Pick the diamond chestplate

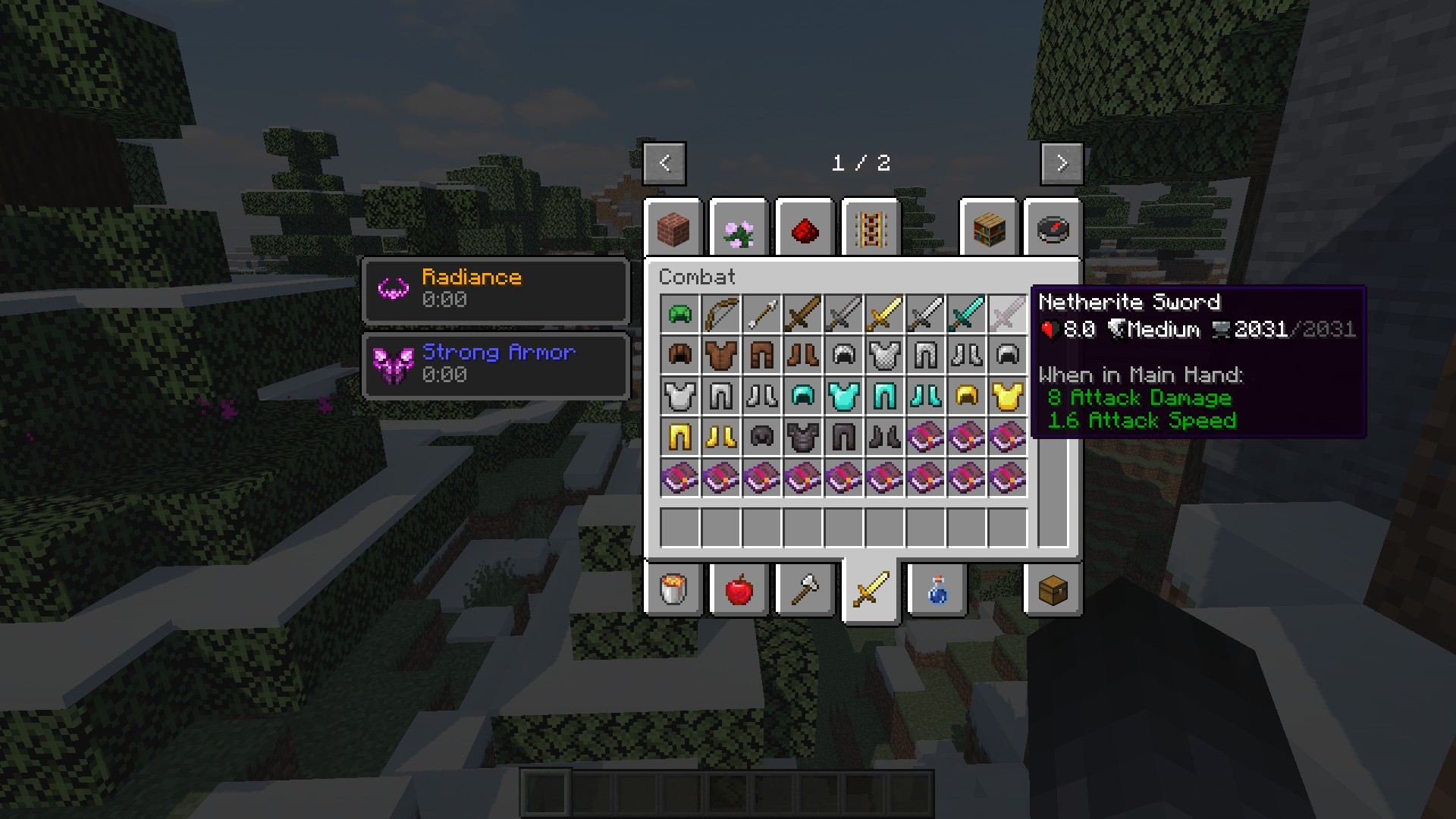[843, 396]
